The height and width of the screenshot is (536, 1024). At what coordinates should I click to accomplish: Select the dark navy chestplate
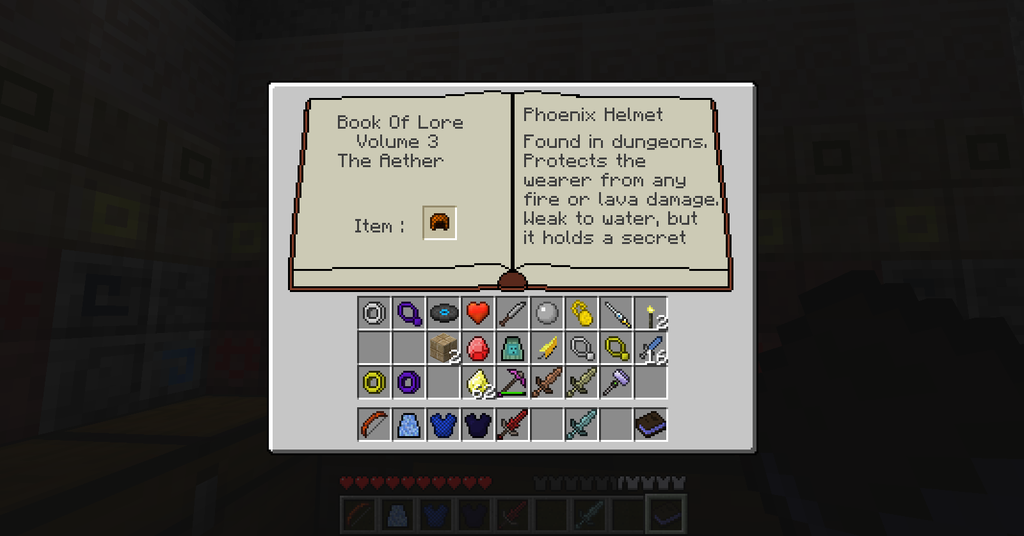[479, 424]
